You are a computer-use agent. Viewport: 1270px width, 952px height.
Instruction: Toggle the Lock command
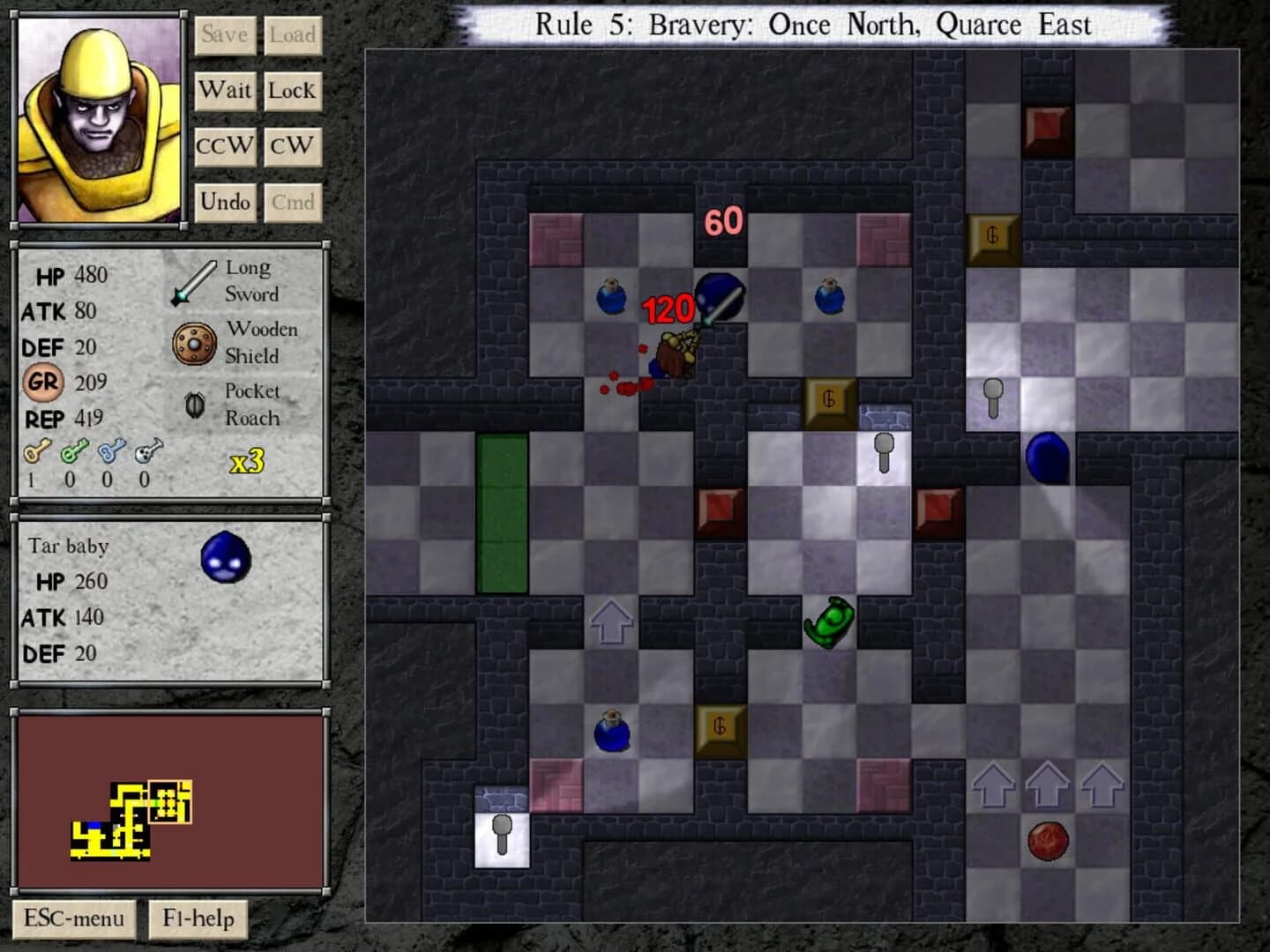click(293, 90)
